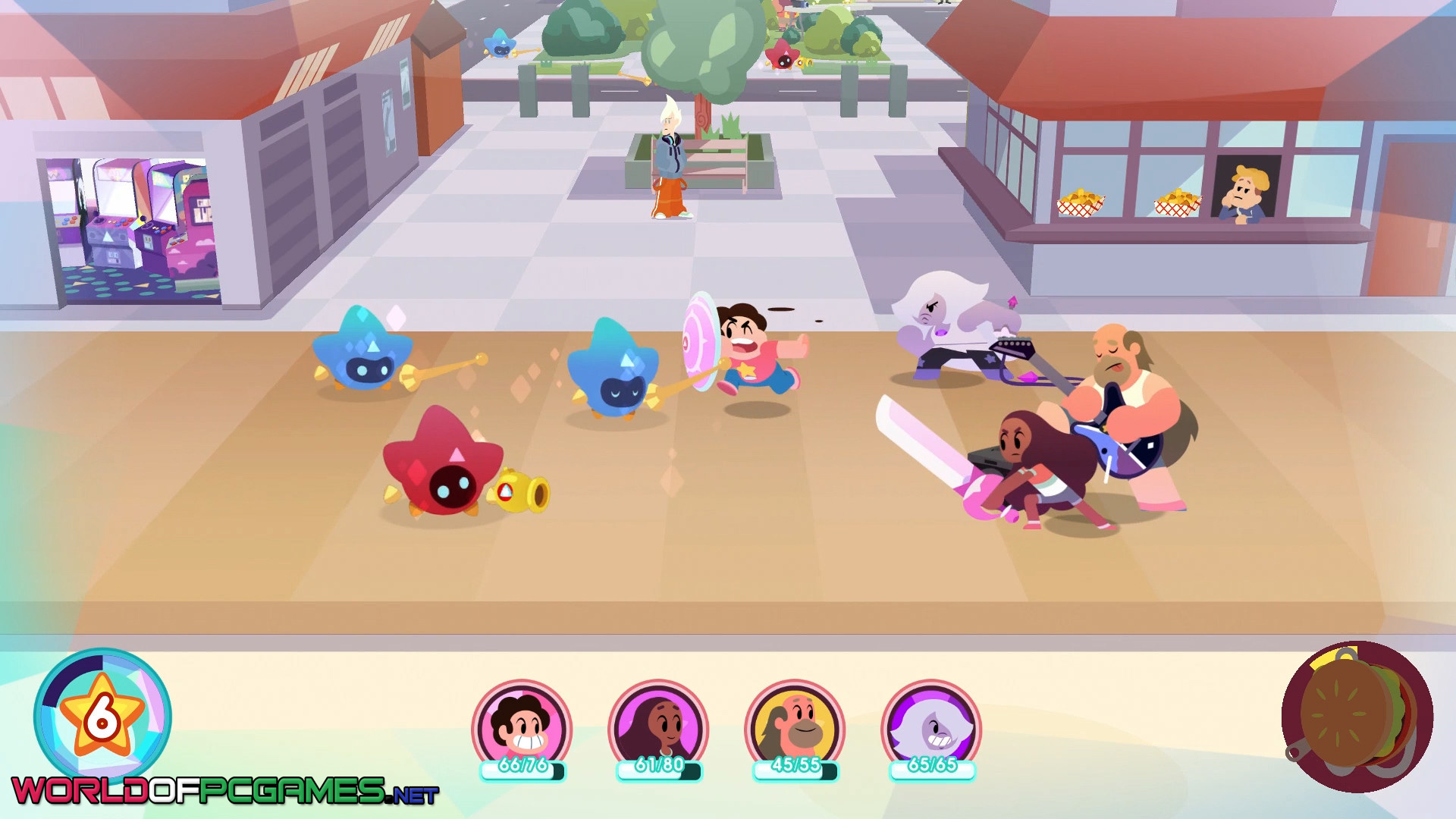Open the WorldOfPCGames.net watermark link

coord(224,791)
